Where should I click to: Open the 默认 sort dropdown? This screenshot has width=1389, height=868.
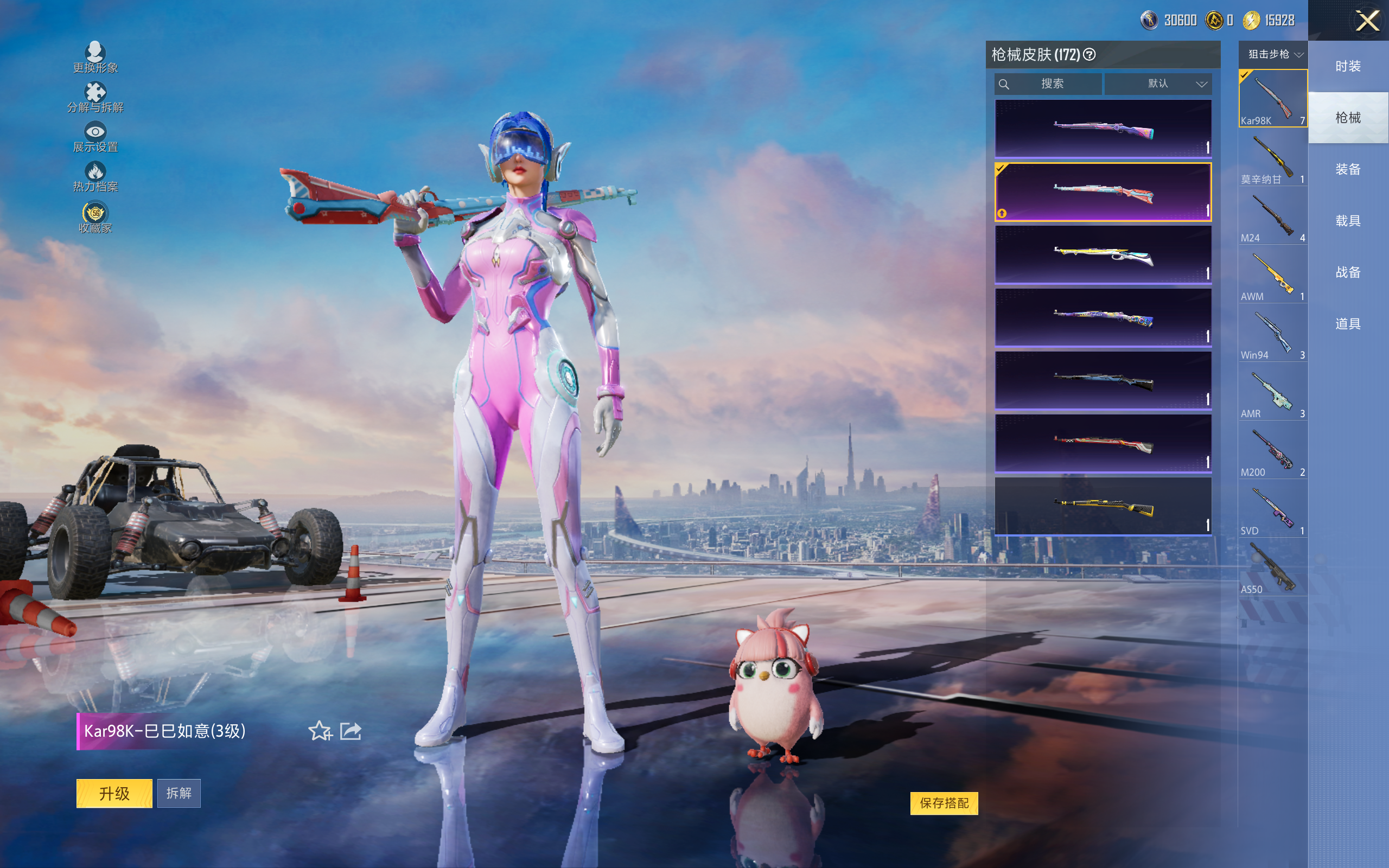[1158, 84]
